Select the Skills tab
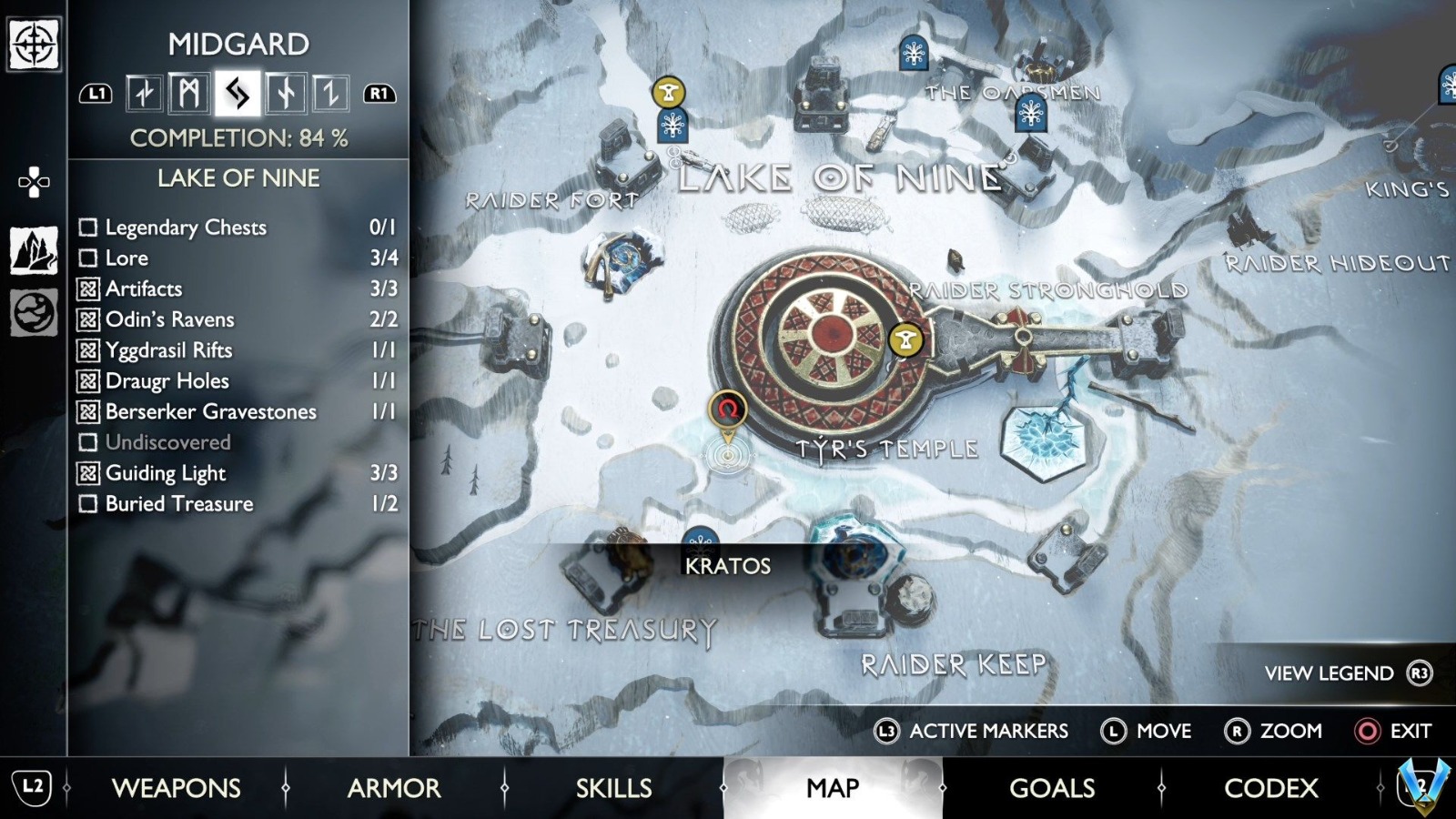Image resolution: width=1456 pixels, height=819 pixels. pyautogui.click(x=613, y=788)
